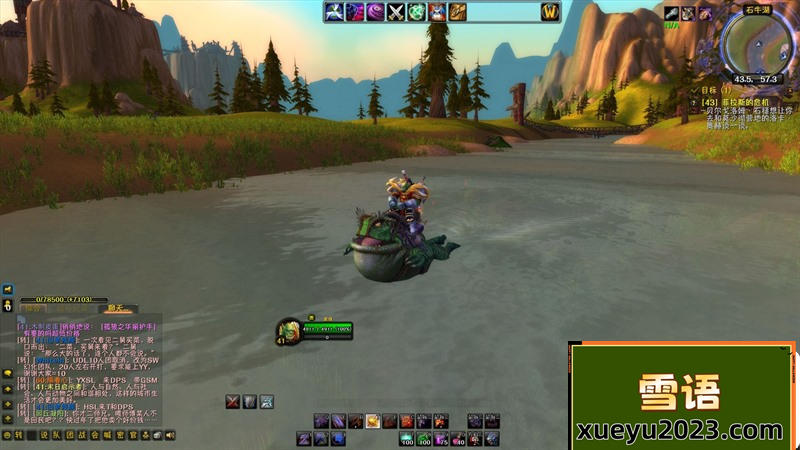The width and height of the screenshot is (800, 450).
Task: Select the 密 whisper channel button
Action: (x=119, y=435)
